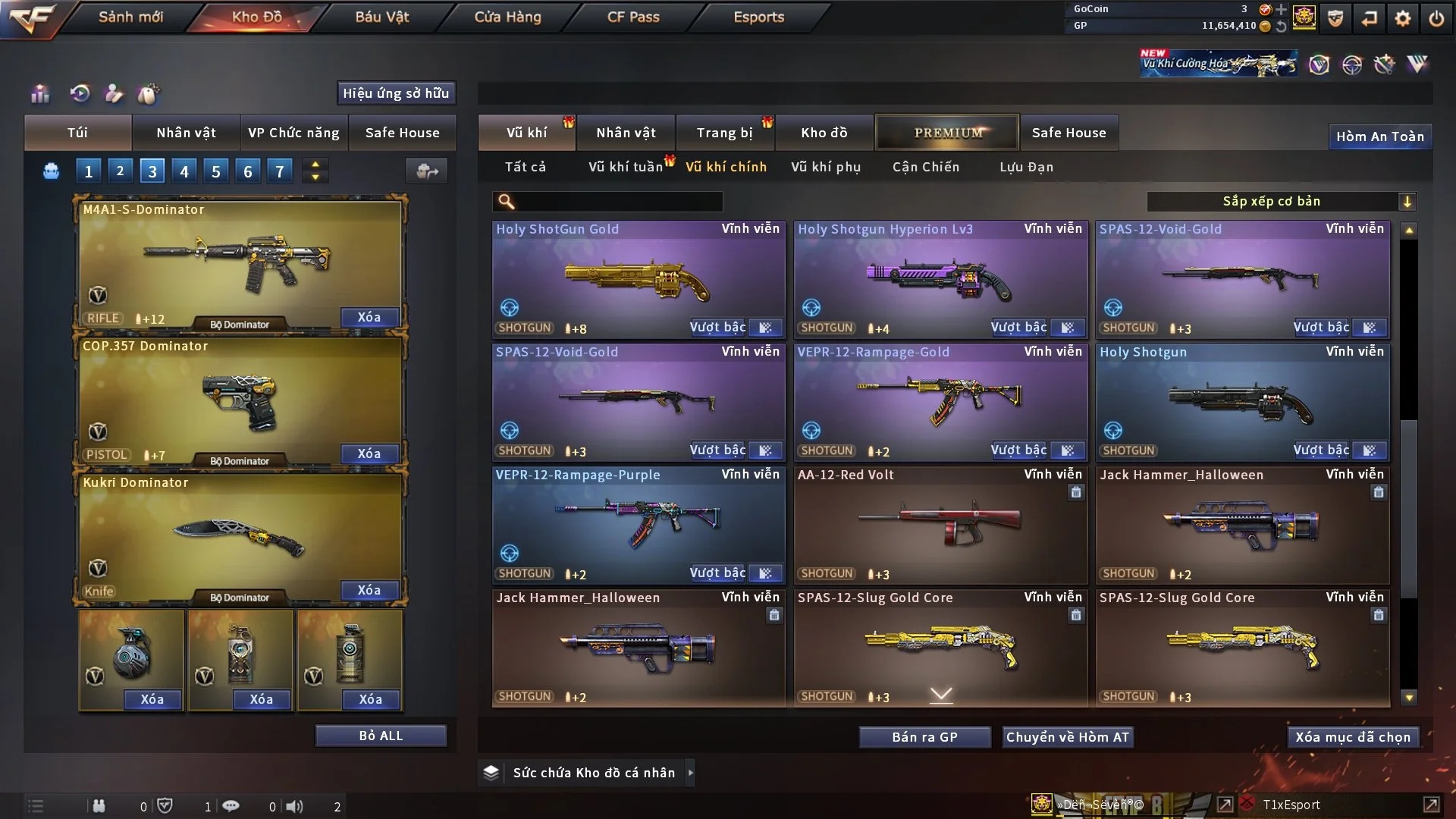The image size is (1456, 819).
Task: Open the Hòm An Toàn safe box
Action: [1379, 136]
